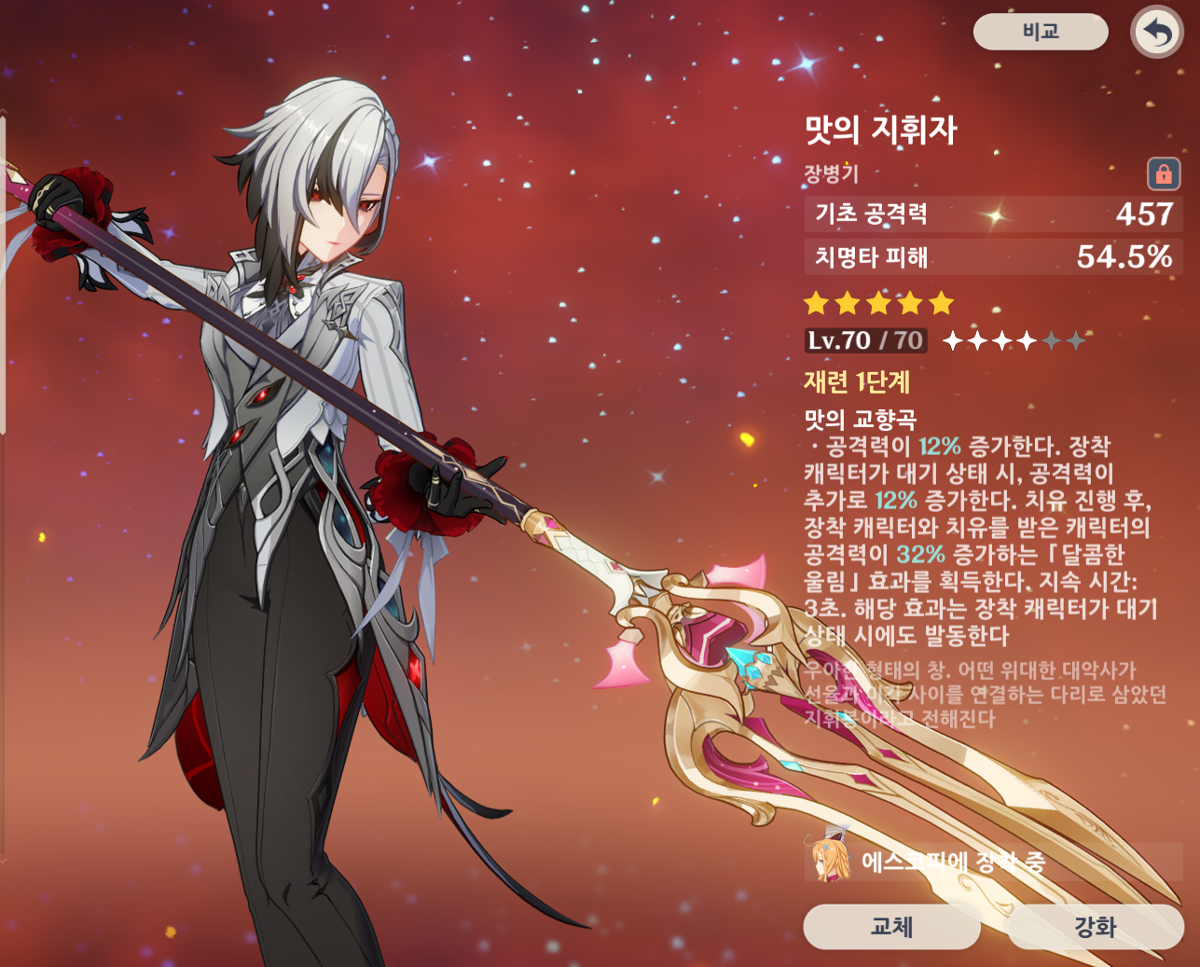Screen dimensions: 1200x967
Task: Open 강화 to enhance the weapon
Action: pos(1095,926)
